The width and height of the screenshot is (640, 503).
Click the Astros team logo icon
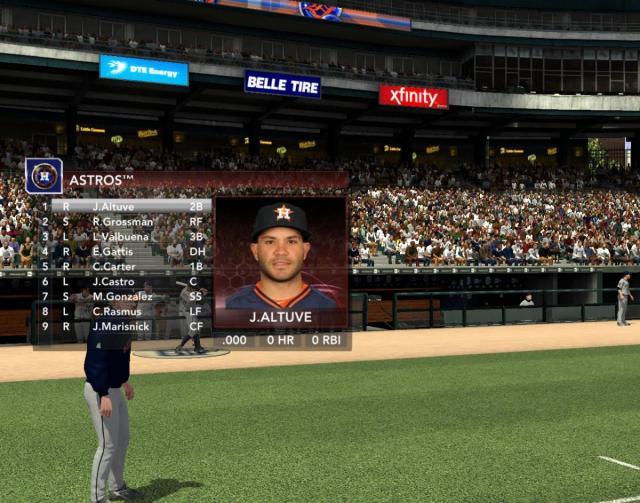tap(44, 176)
